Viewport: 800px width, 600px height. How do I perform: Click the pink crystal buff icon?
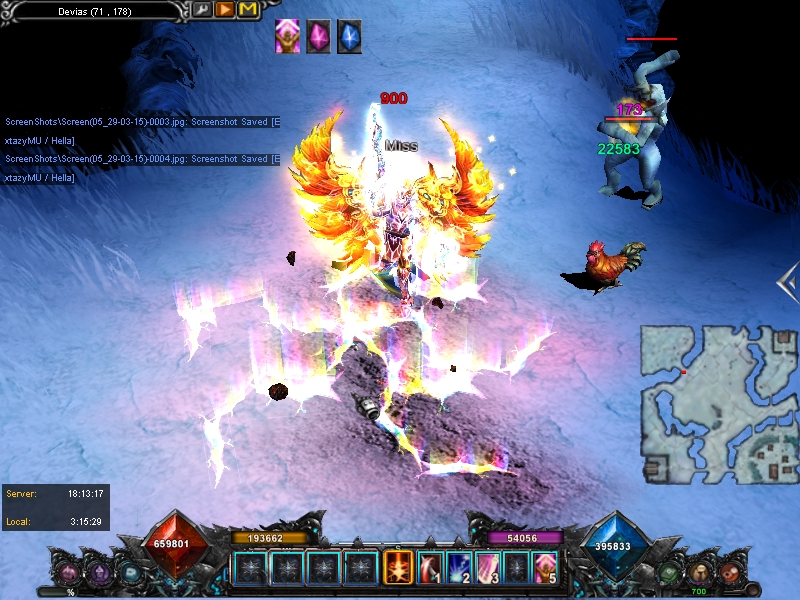[x=318, y=37]
